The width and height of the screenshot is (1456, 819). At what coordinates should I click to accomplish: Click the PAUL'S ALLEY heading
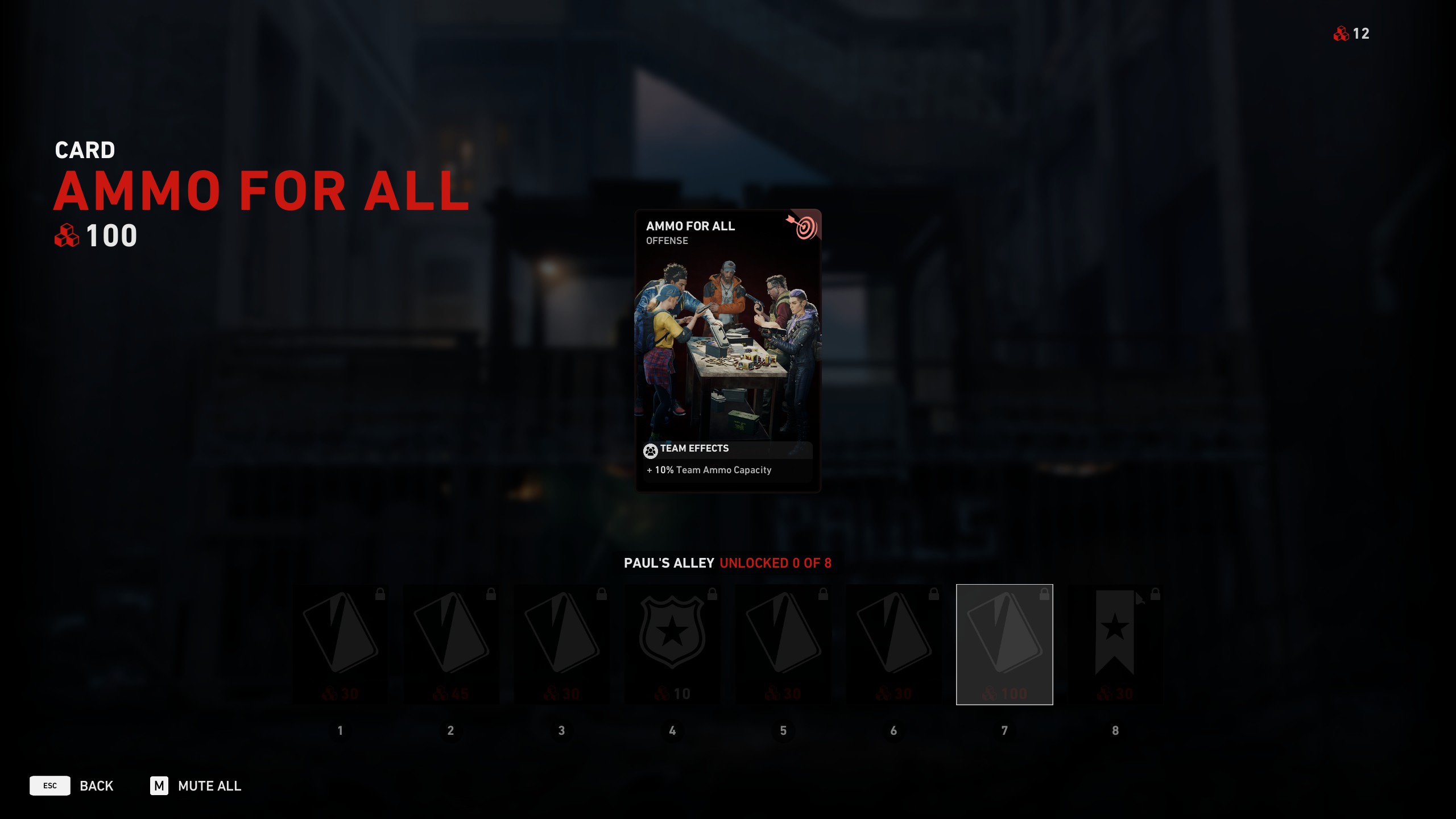(x=669, y=564)
